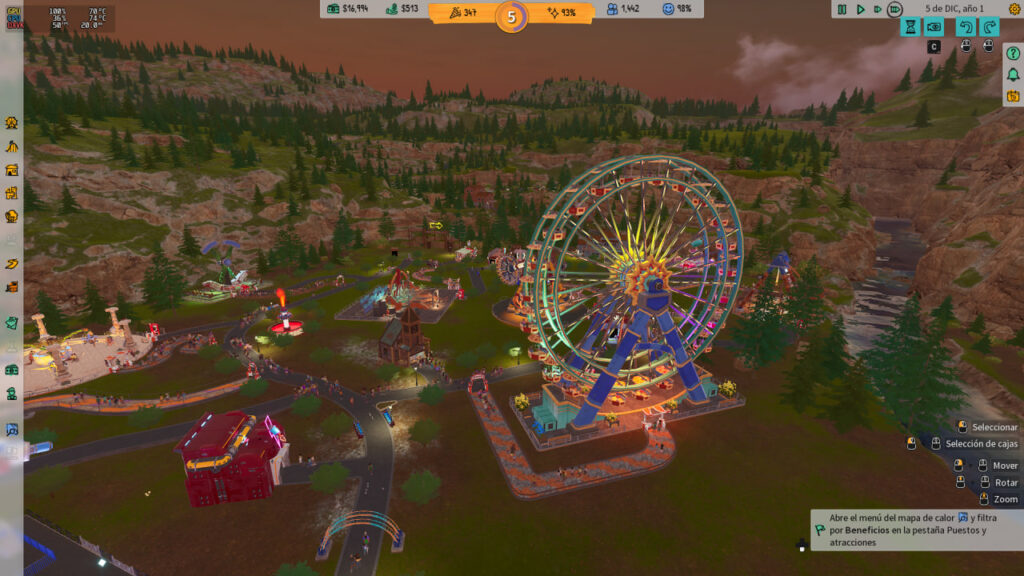Open the park money balance details
Viewport: 1024px width, 576px height.
pyautogui.click(x=347, y=9)
